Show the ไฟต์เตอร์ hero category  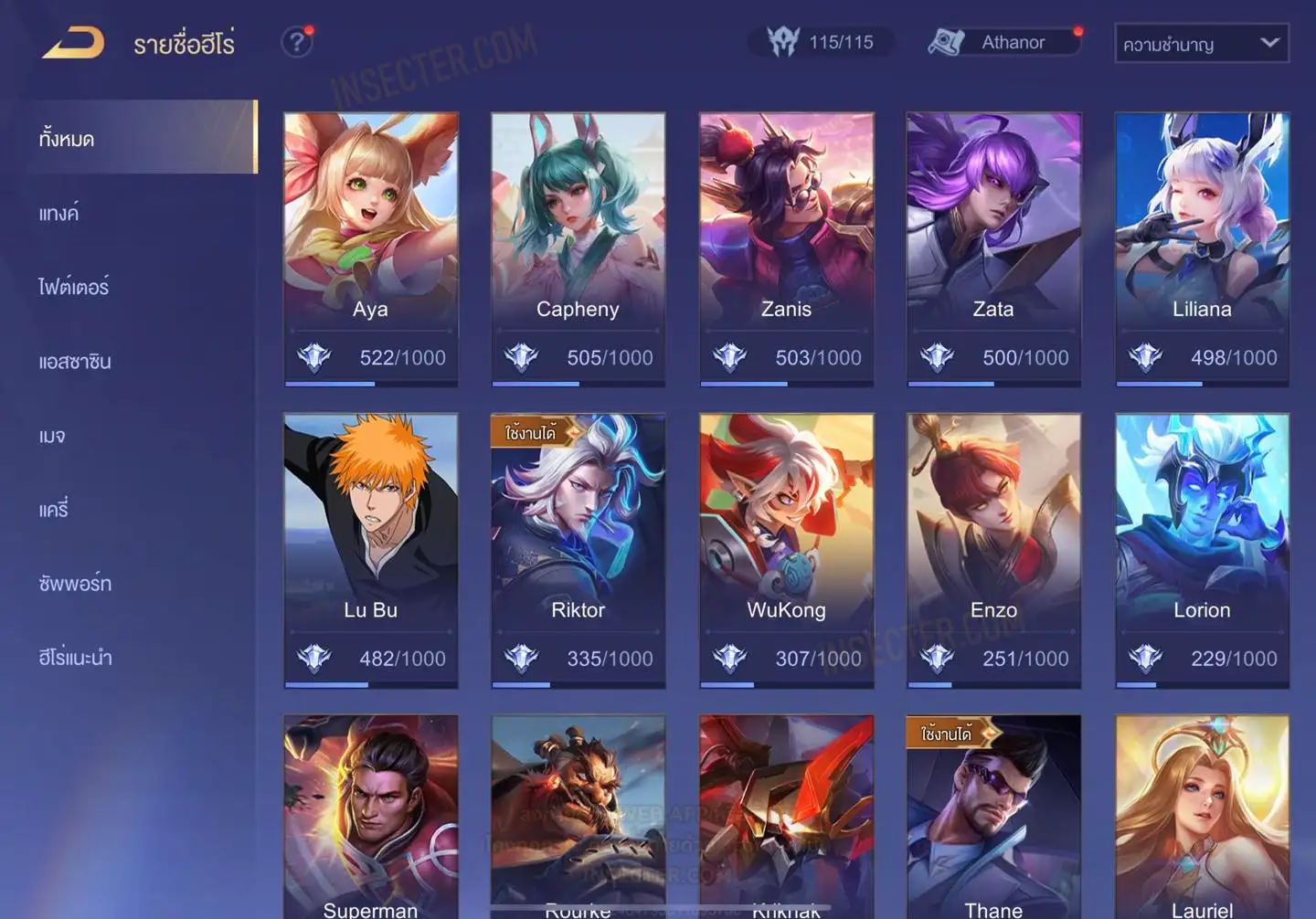click(x=74, y=287)
